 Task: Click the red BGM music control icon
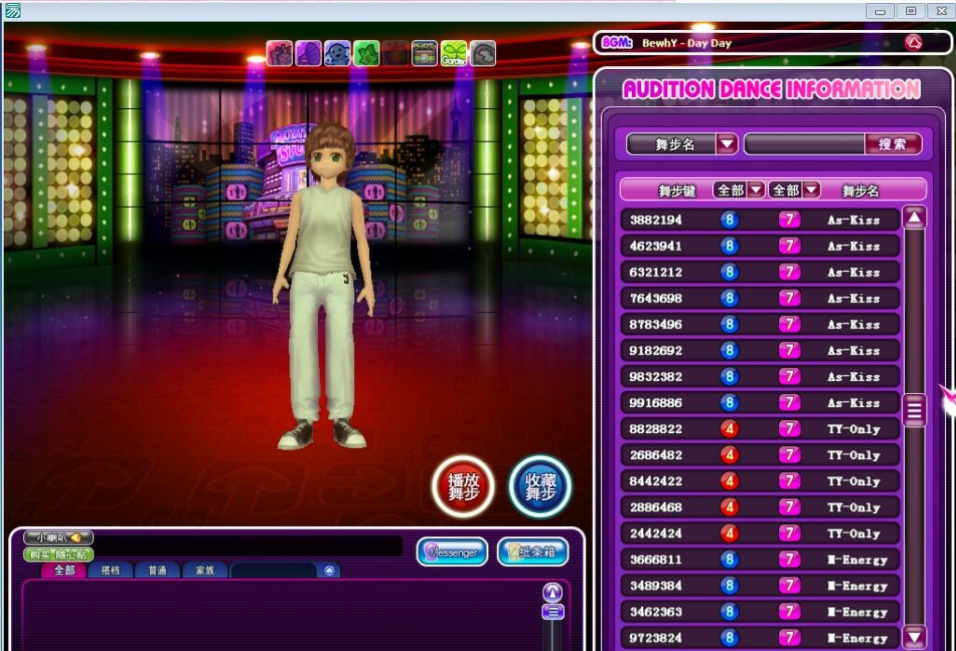tap(913, 43)
